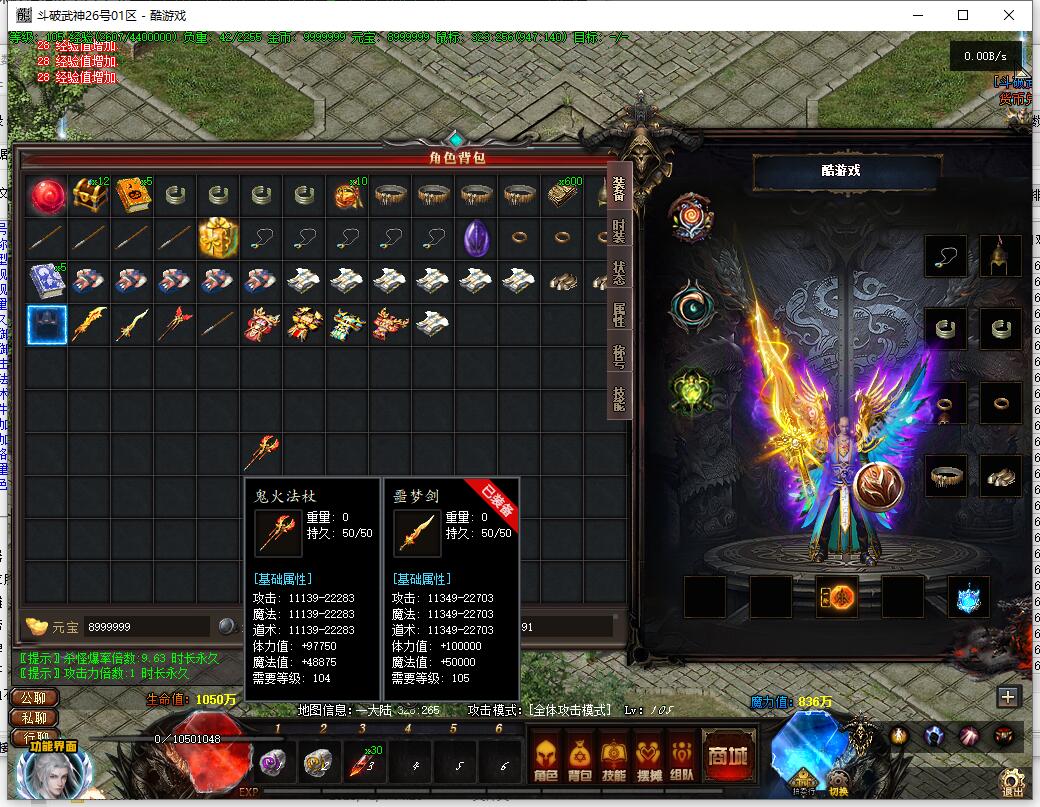Select the red orb in the bag
Viewport: 1040px width, 807px height.
[x=46, y=196]
